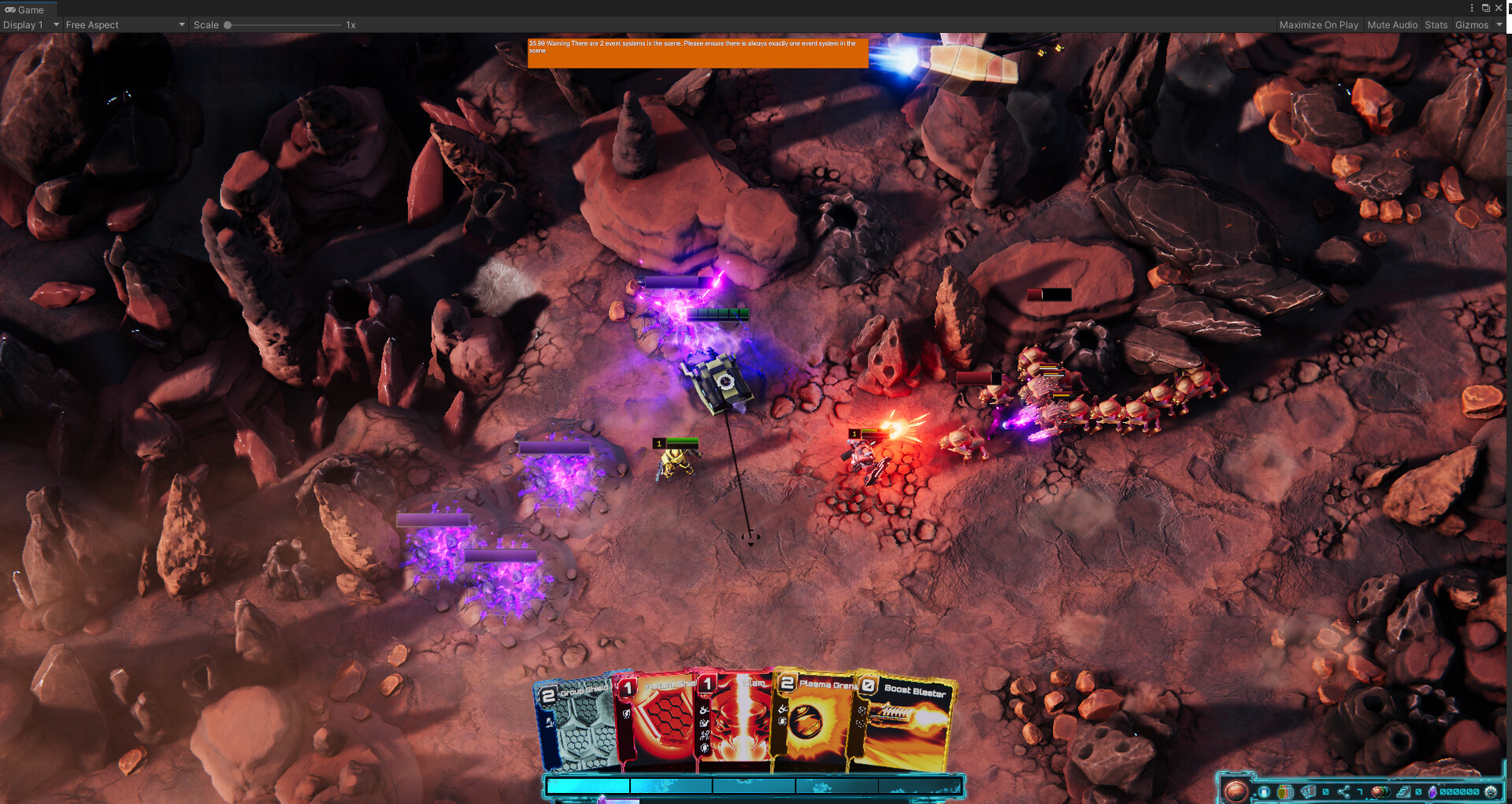Click the pause button in the bottom HUD
Viewport: 1512px width, 804px height.
click(x=1265, y=791)
